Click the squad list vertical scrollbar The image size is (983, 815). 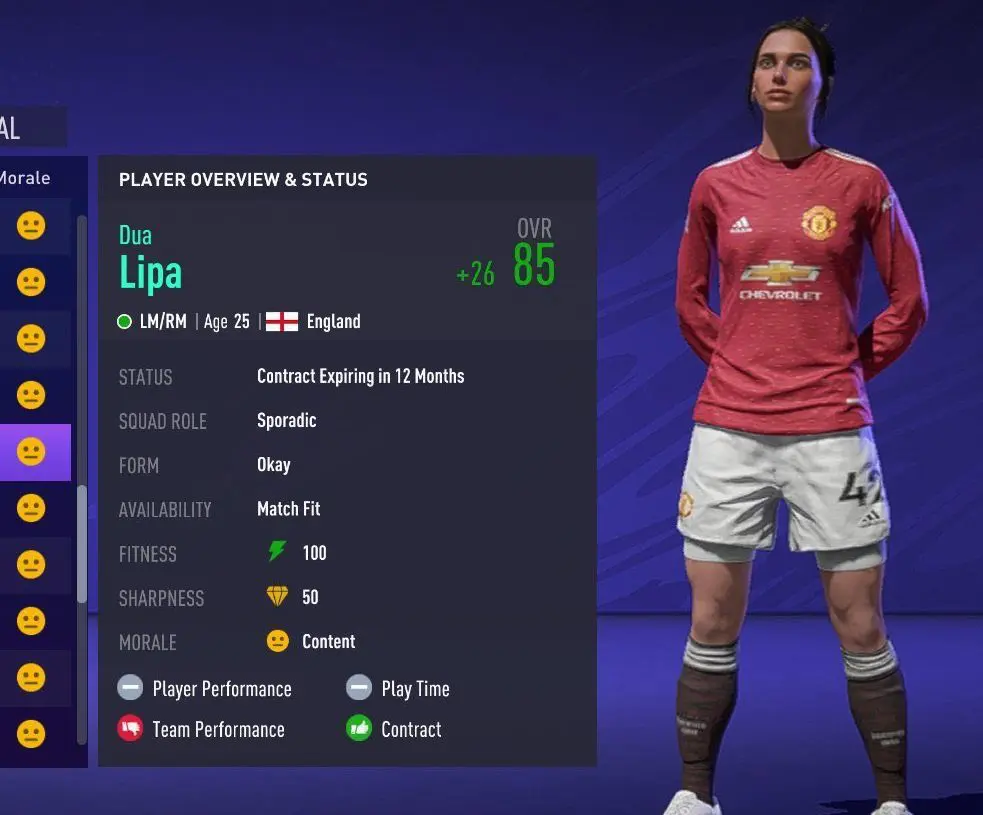click(x=82, y=545)
